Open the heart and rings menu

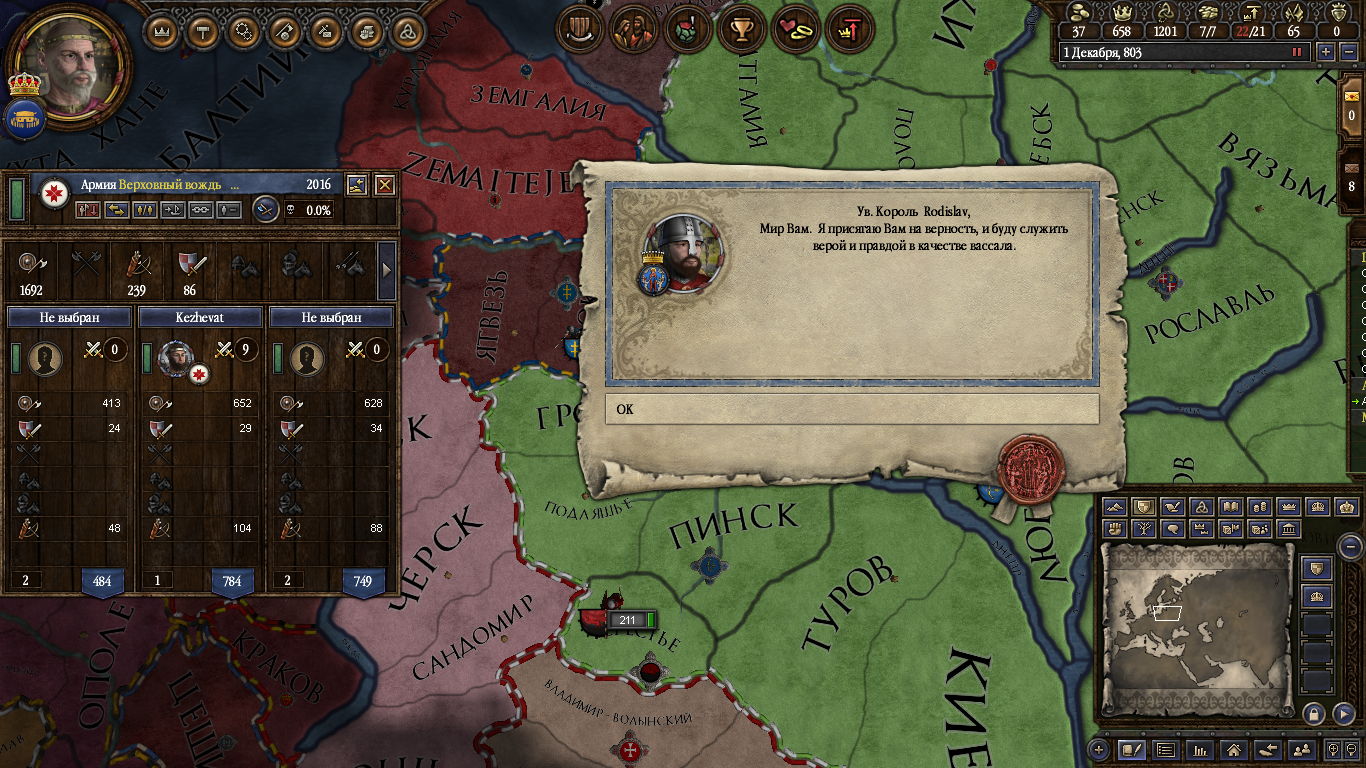pos(796,30)
